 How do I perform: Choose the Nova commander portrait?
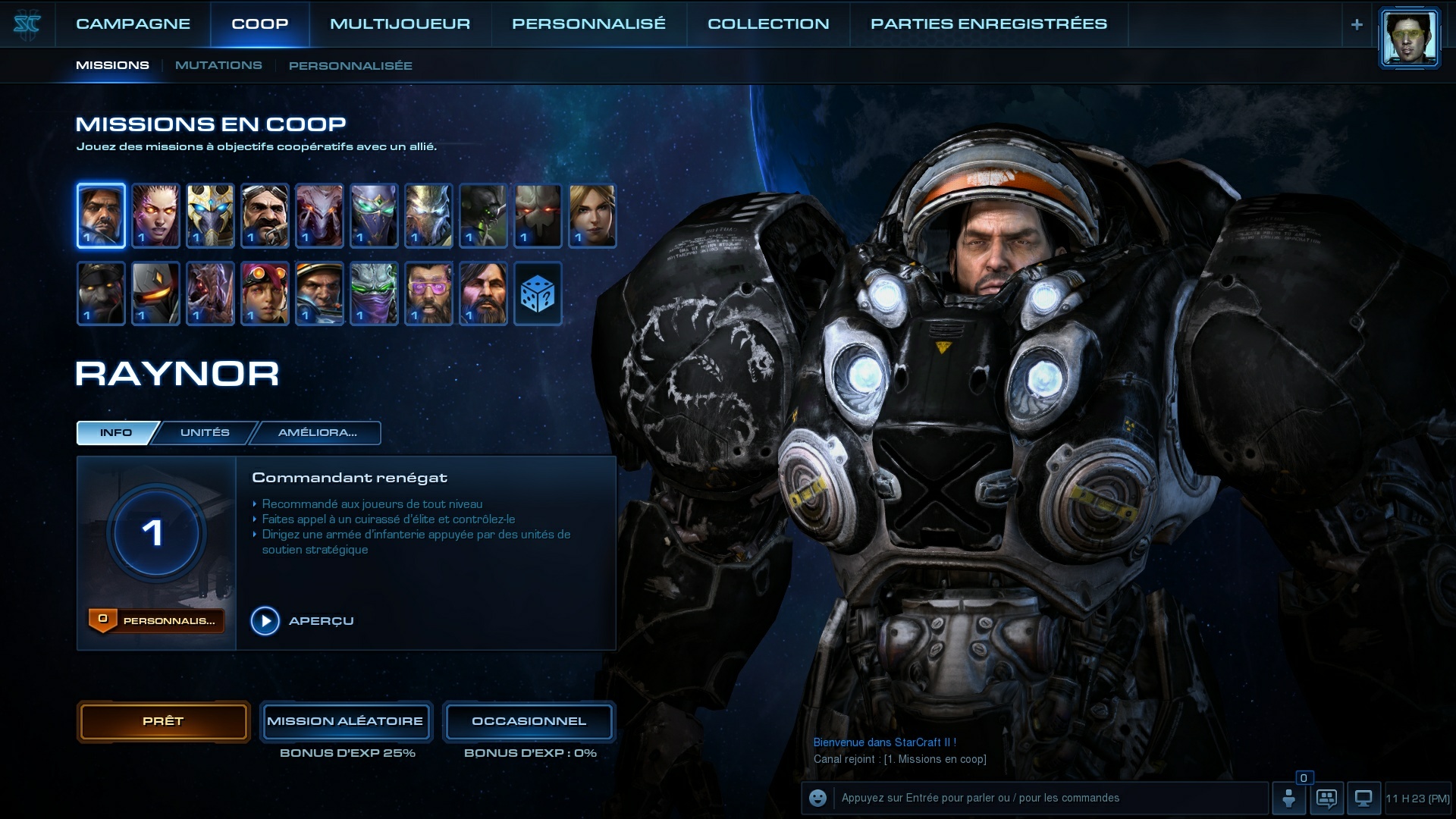tap(592, 215)
